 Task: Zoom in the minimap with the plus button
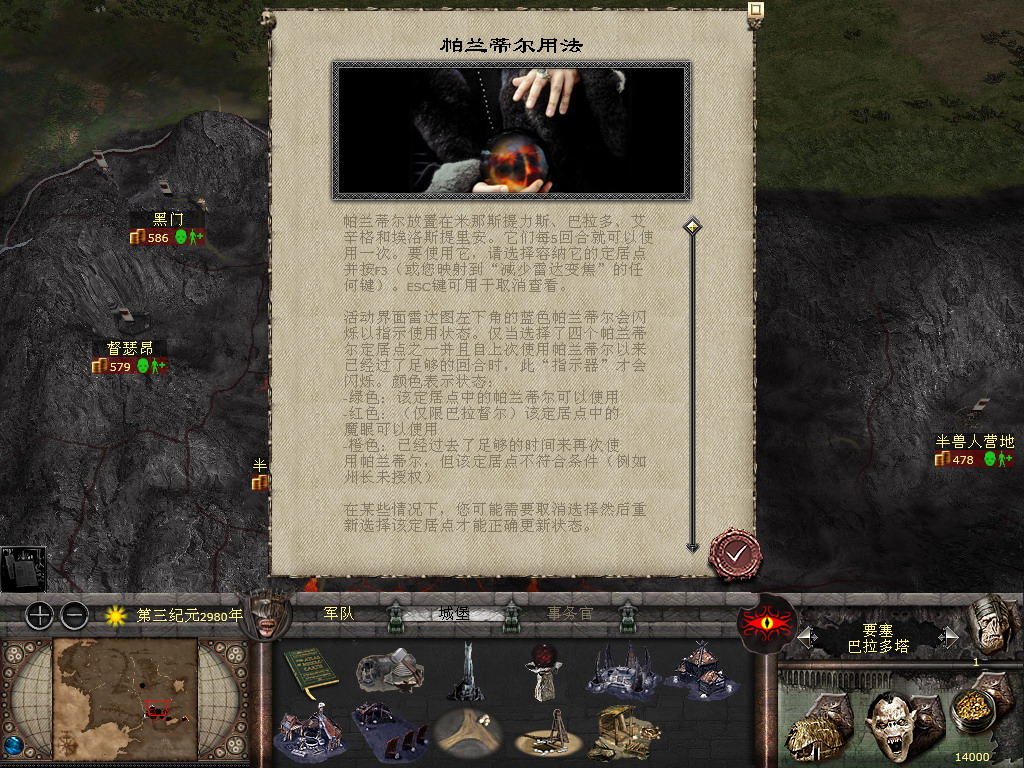39,615
